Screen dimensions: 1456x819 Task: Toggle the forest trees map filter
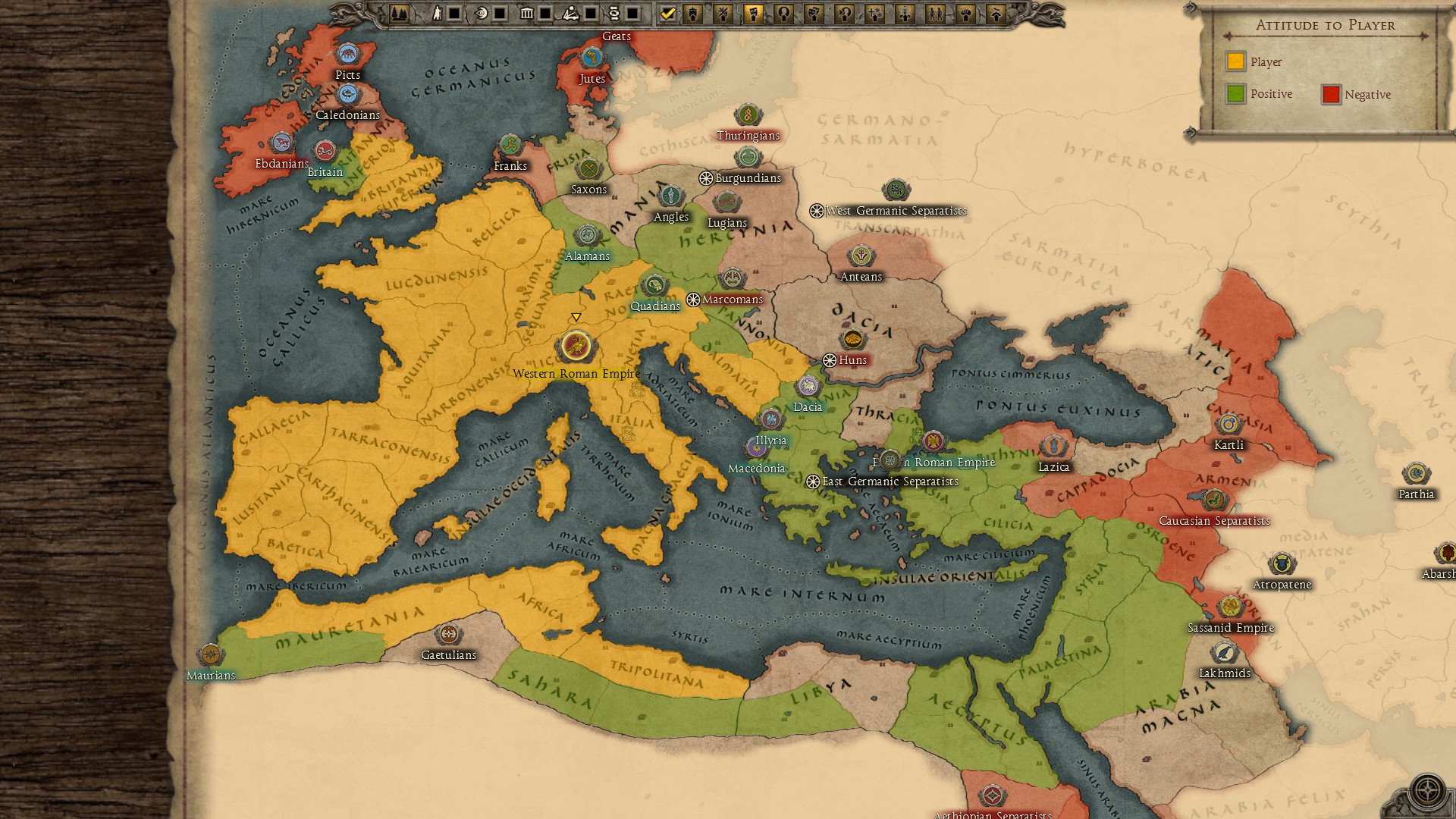coord(399,13)
